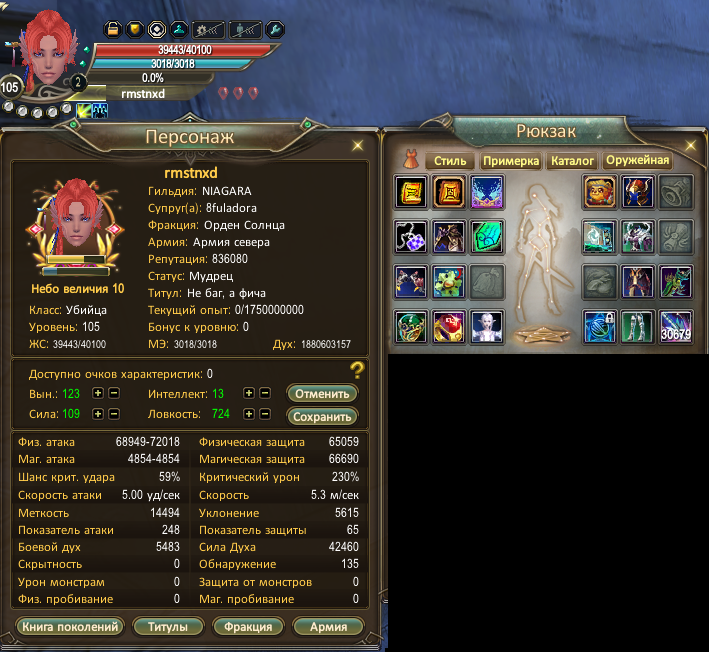The width and height of the screenshot is (709, 652).
Task: Click the slot with 30679 item count
Action: point(675,326)
